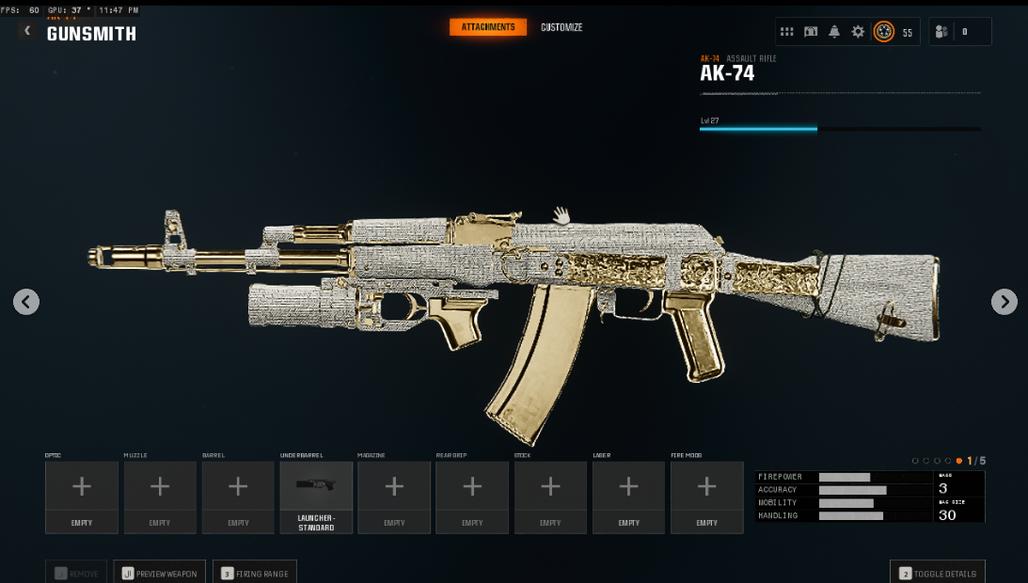
Task: Open the notifications bell
Action: click(x=834, y=32)
